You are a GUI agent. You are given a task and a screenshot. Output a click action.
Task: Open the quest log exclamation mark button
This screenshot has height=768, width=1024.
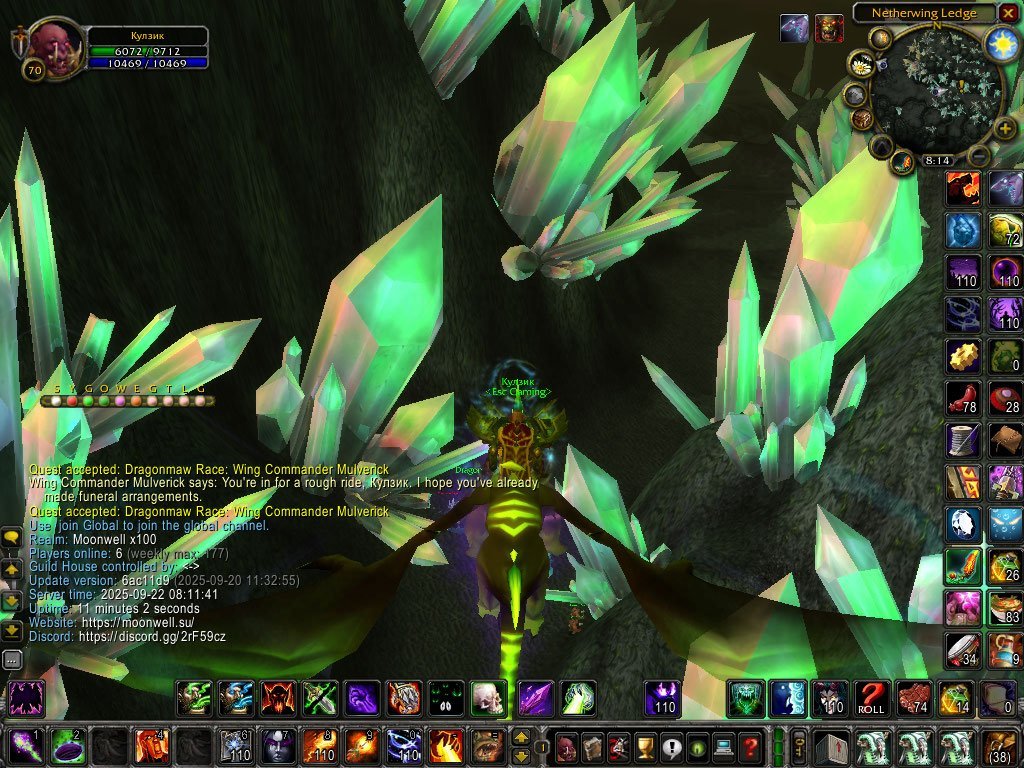click(x=671, y=746)
